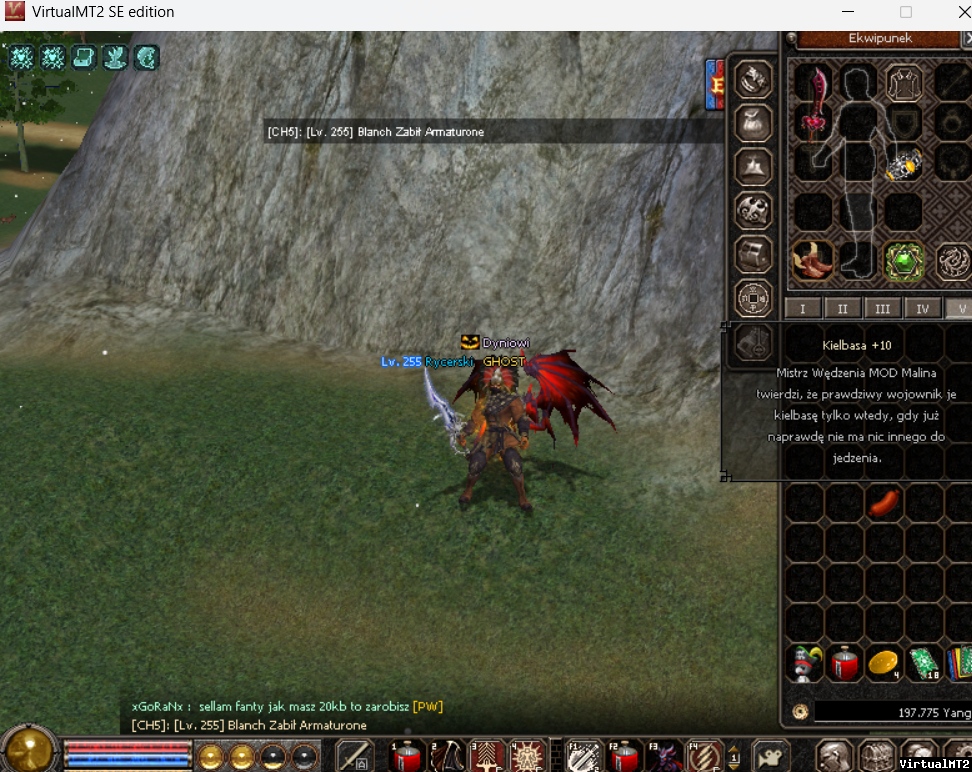Click the green gem equipment slot

[903, 261]
